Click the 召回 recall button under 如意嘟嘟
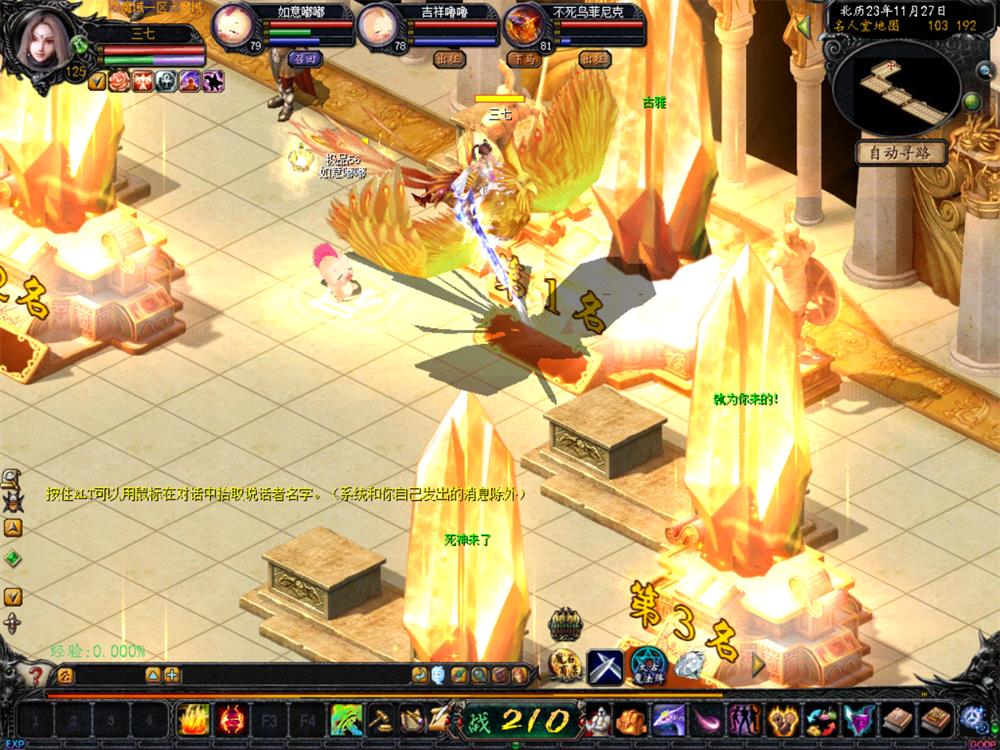The height and width of the screenshot is (750, 1000). click(x=301, y=59)
